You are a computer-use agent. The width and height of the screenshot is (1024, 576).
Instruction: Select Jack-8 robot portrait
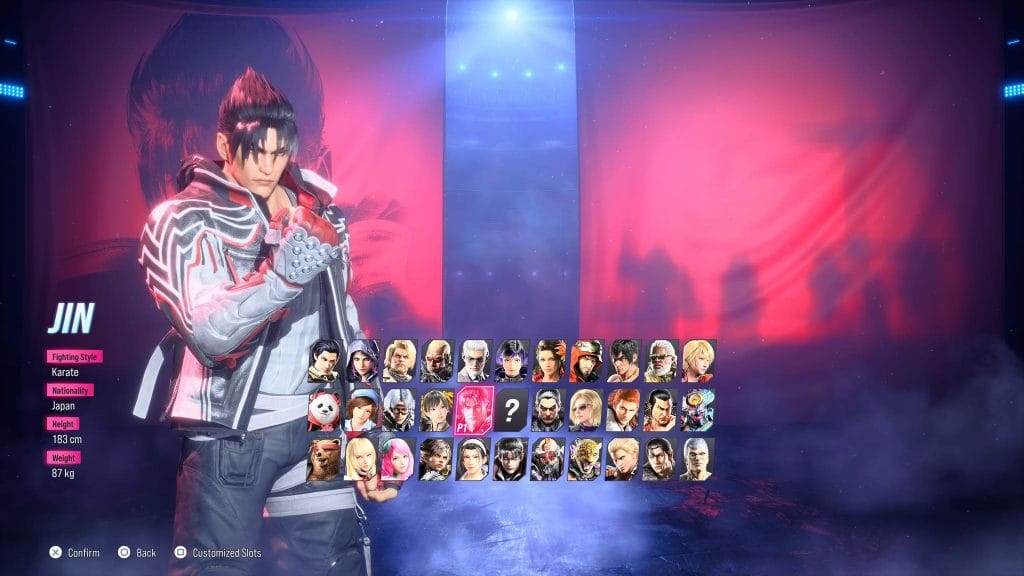pos(547,459)
